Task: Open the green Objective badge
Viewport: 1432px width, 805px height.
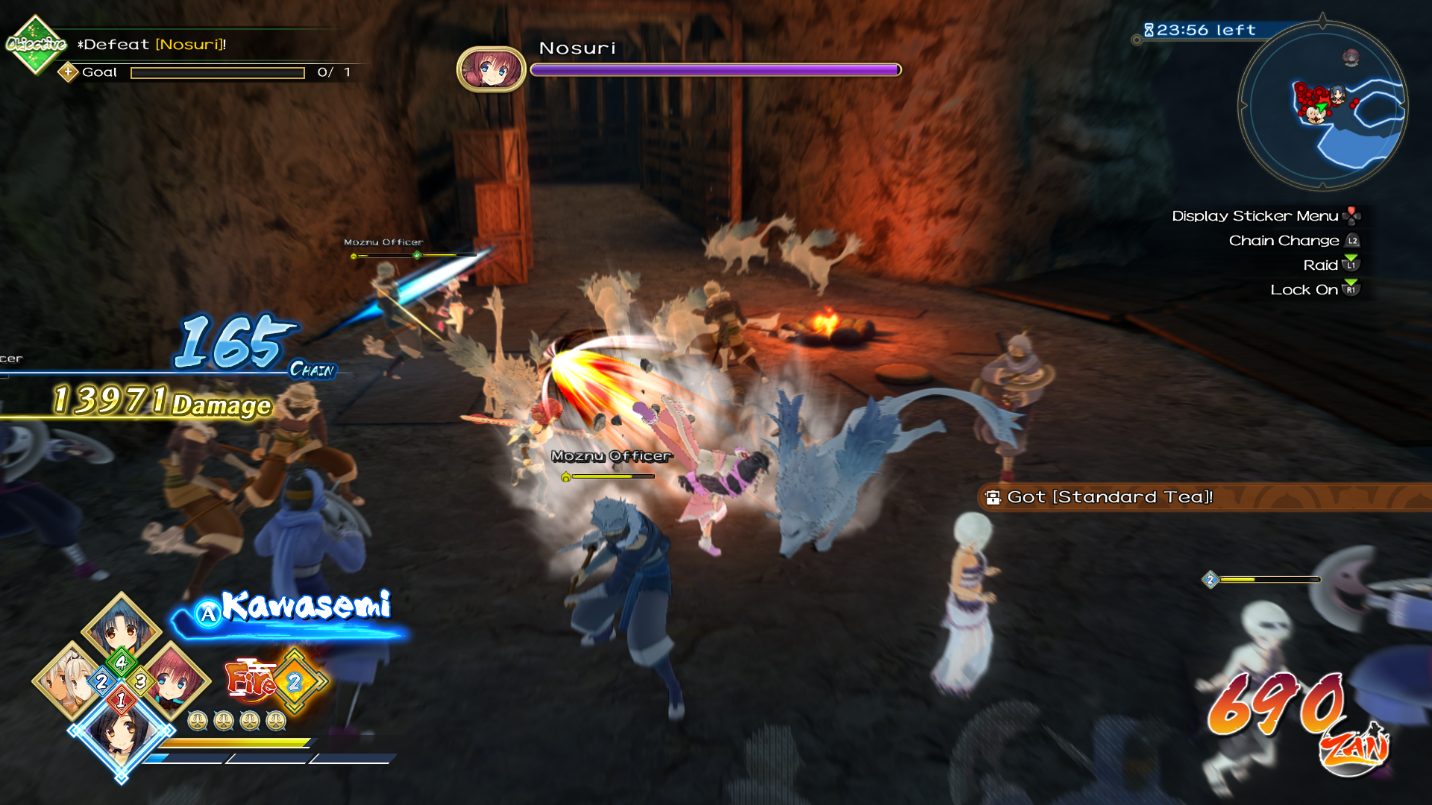Action: (x=35, y=43)
